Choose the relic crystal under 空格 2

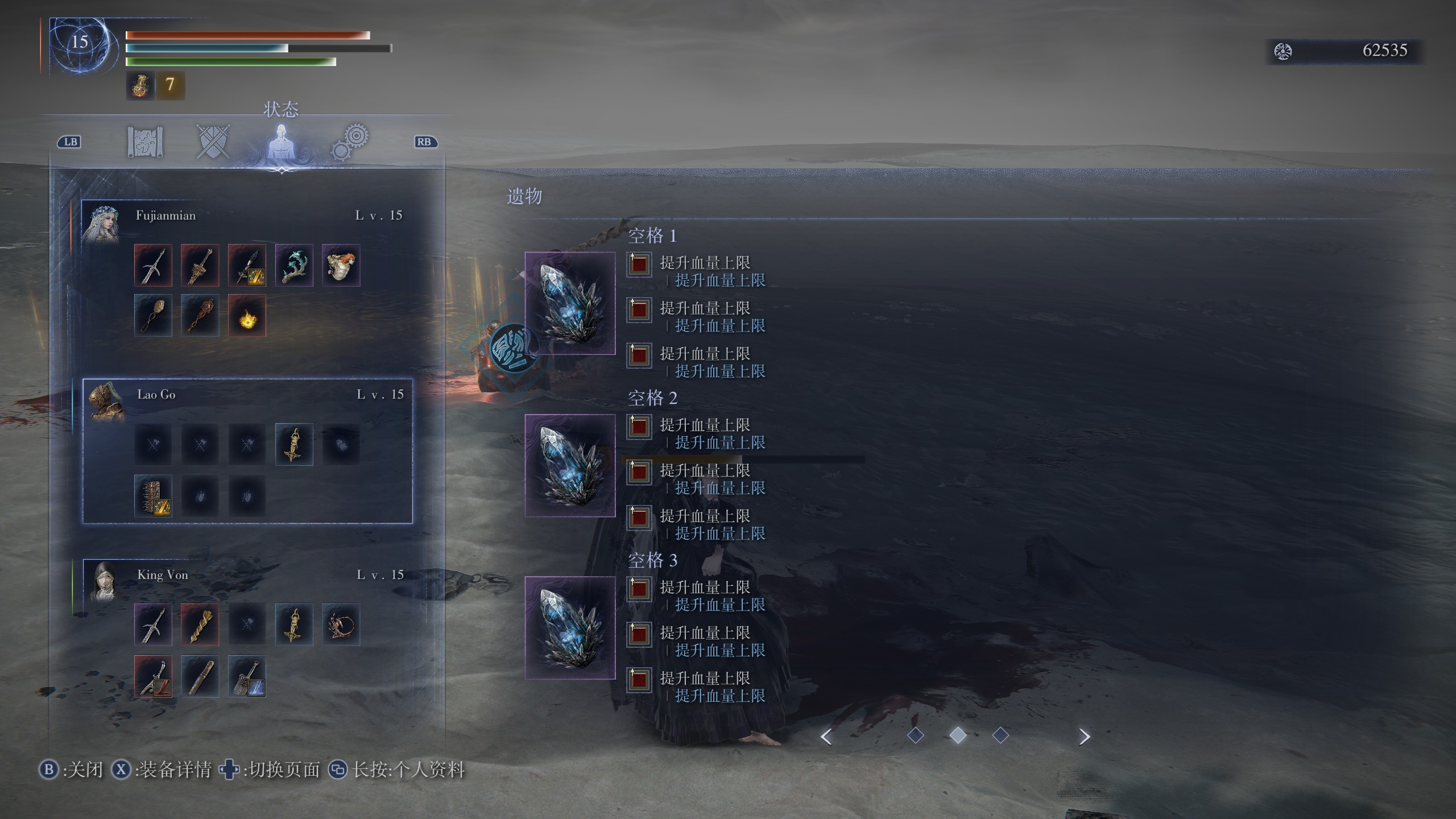pos(570,465)
